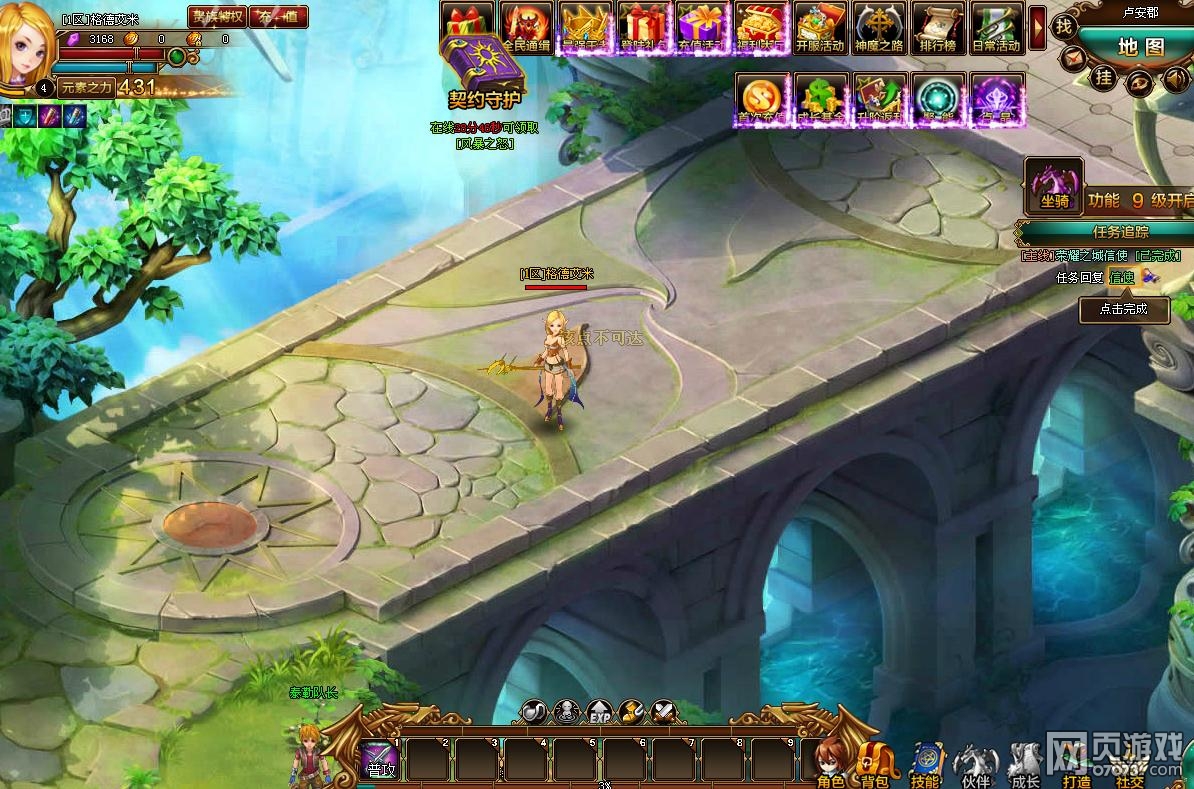This screenshot has height=789, width=1194.
Task: Open the 神魔之路 cross icon
Action: pos(879,27)
